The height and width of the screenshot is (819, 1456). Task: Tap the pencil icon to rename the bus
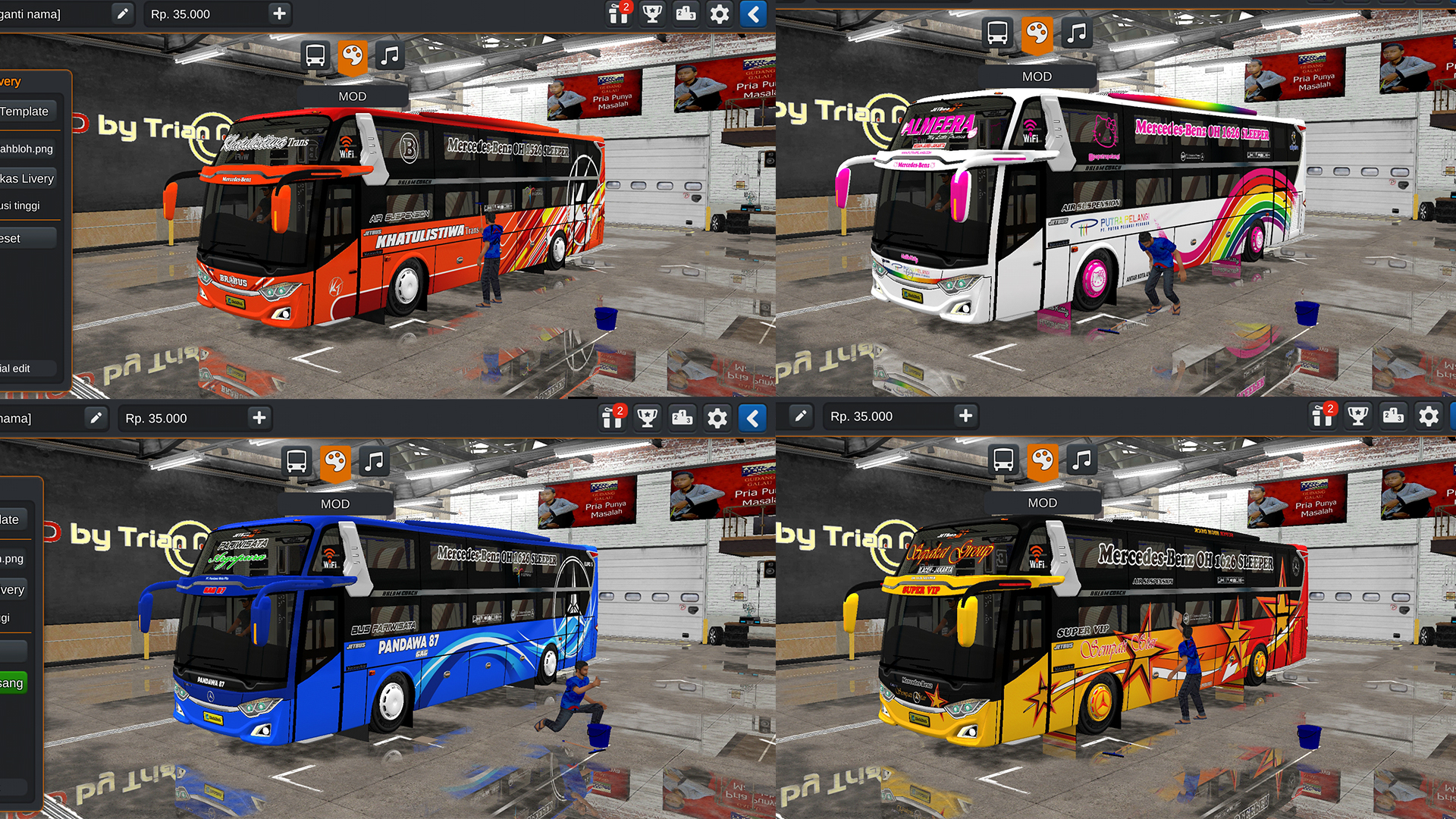click(x=122, y=14)
